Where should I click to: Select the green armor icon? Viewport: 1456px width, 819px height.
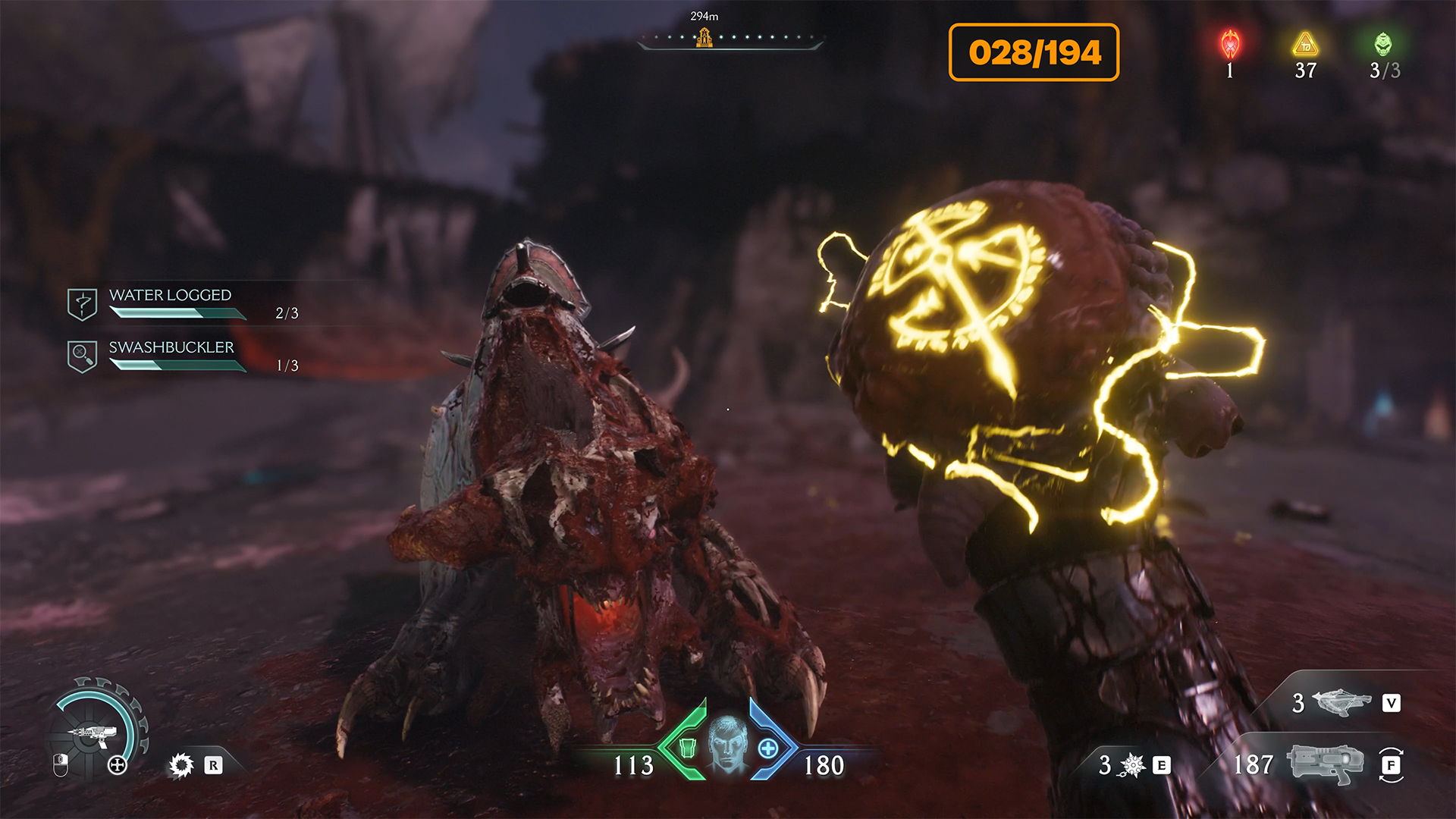click(687, 748)
